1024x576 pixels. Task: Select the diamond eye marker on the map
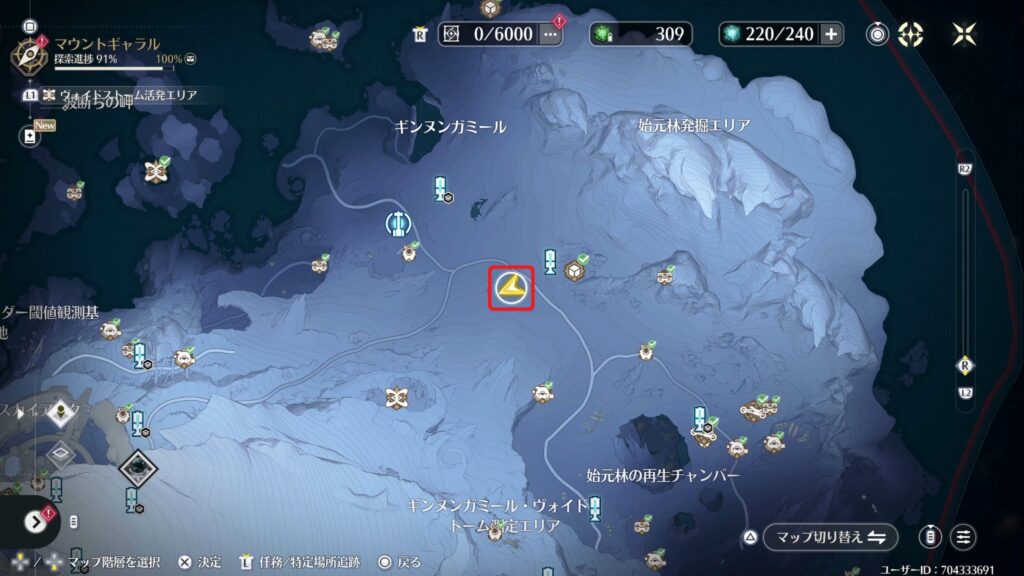click(x=136, y=466)
